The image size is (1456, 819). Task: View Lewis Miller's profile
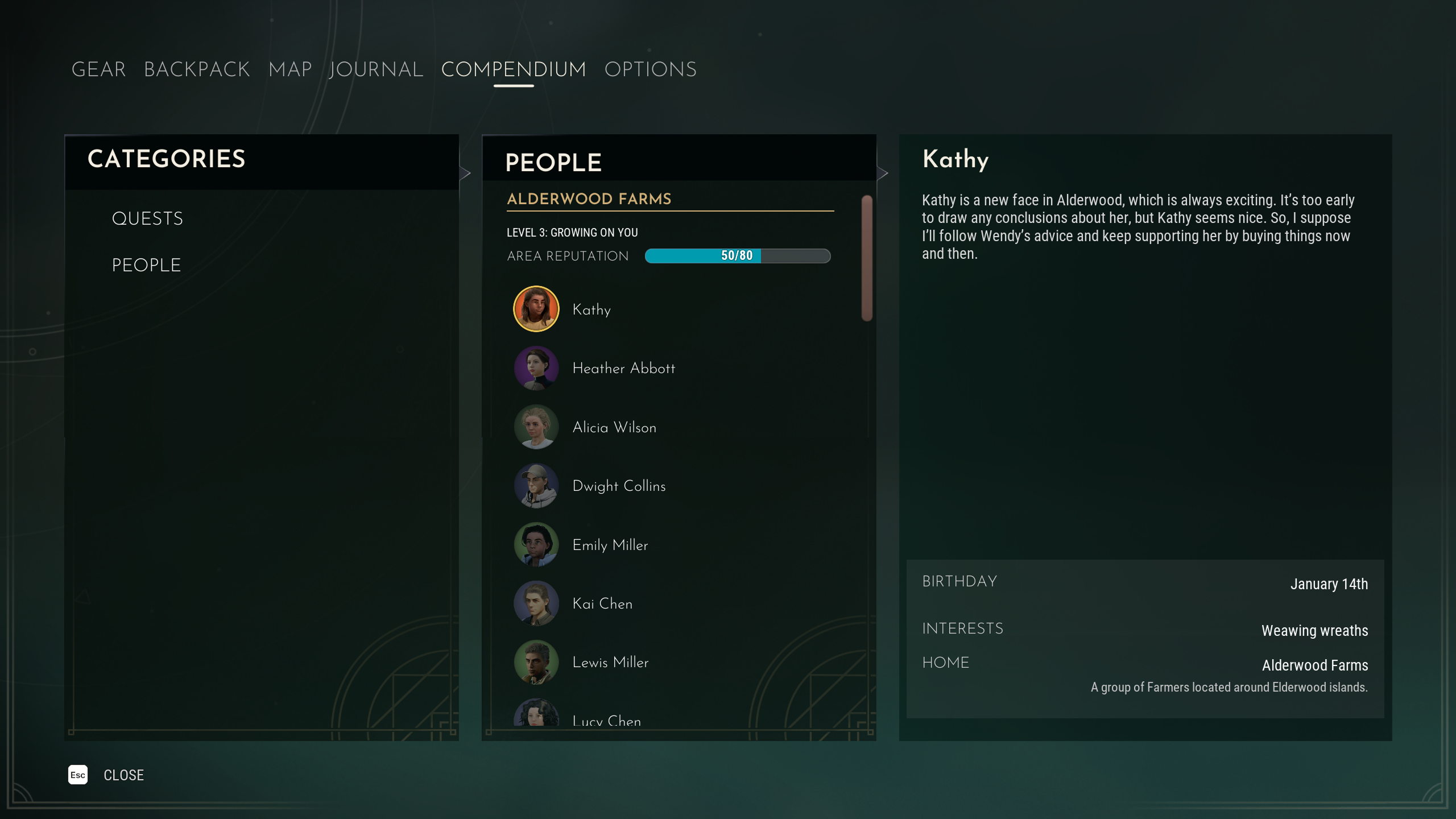coord(610,662)
